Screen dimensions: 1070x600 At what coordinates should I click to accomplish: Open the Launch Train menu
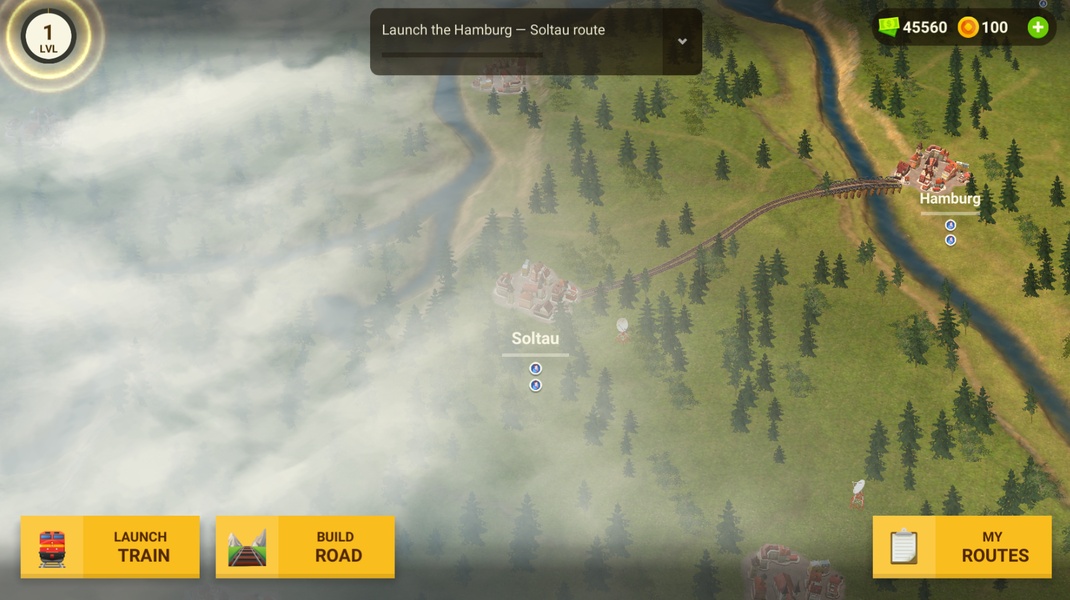110,547
